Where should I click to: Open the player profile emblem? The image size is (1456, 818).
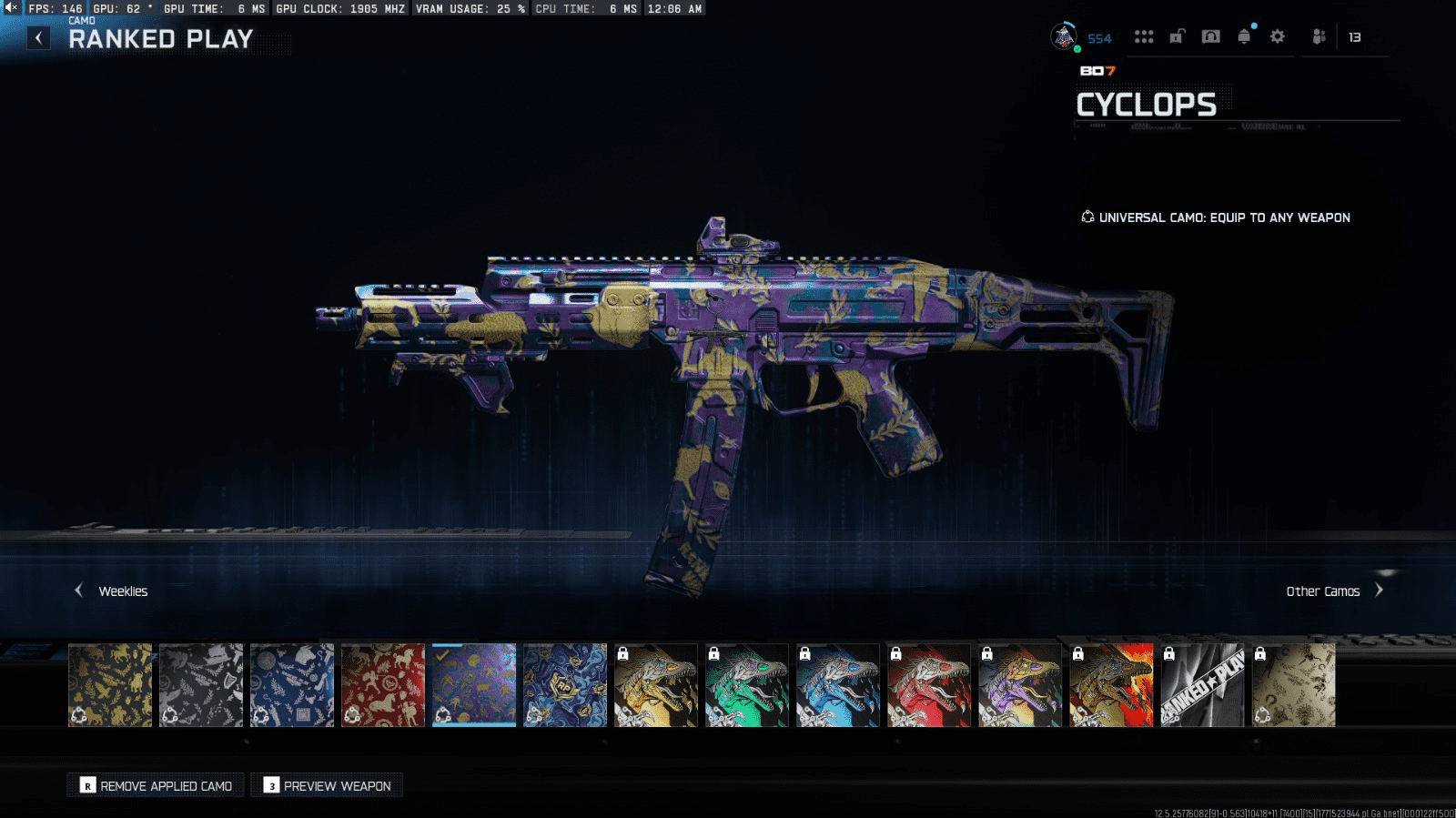tap(1064, 36)
